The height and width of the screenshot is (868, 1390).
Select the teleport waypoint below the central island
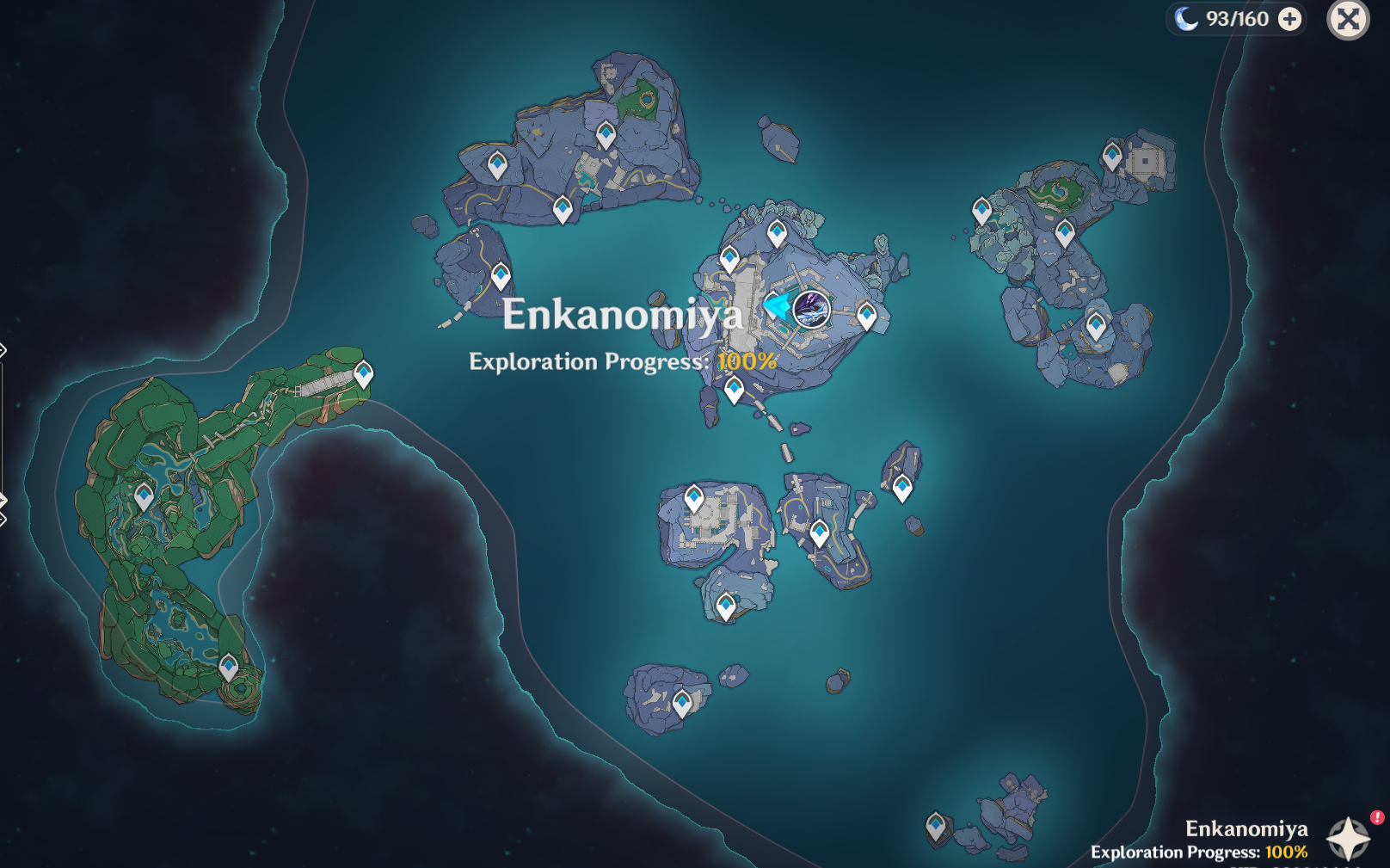pos(734,388)
